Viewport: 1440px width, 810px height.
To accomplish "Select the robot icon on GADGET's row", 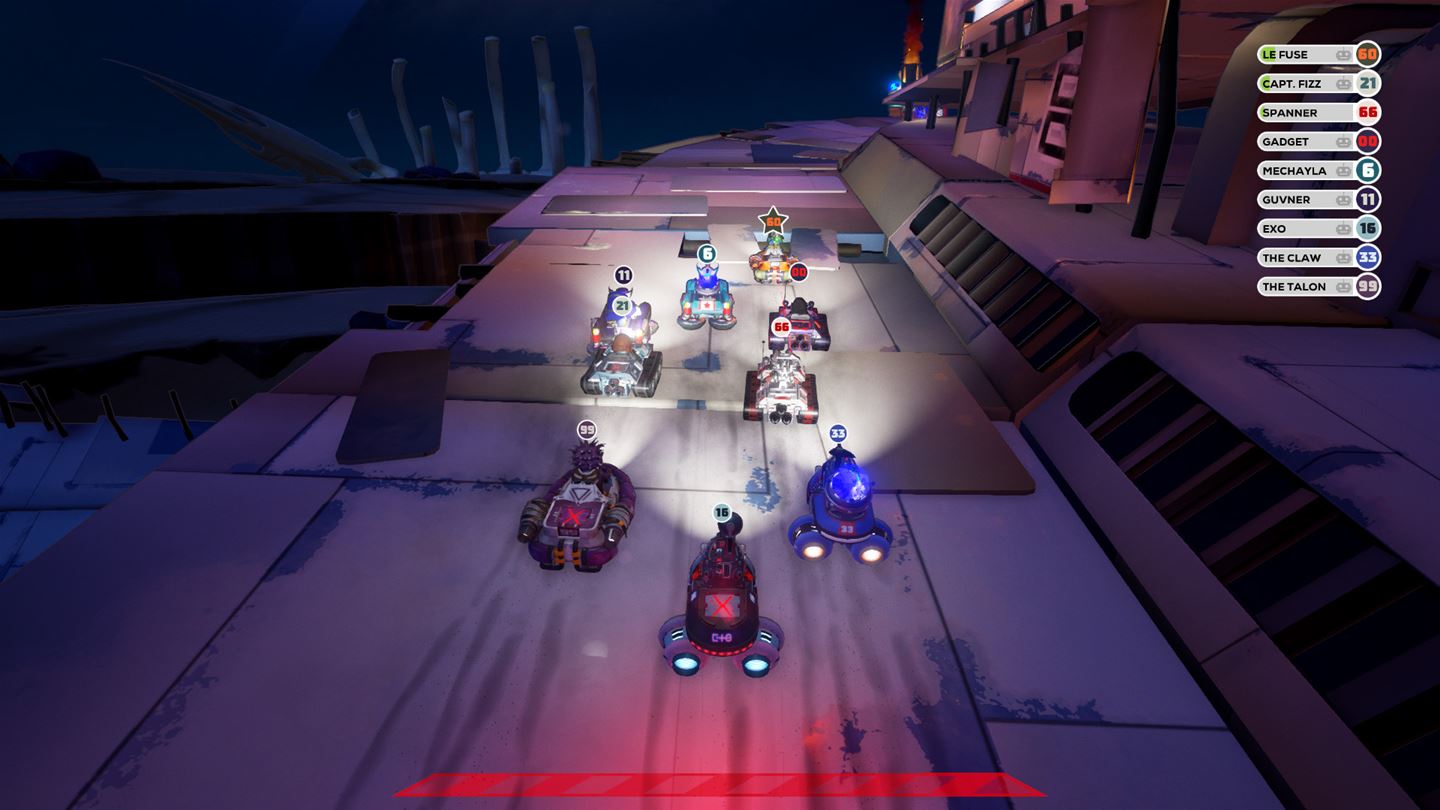I will click(1343, 140).
